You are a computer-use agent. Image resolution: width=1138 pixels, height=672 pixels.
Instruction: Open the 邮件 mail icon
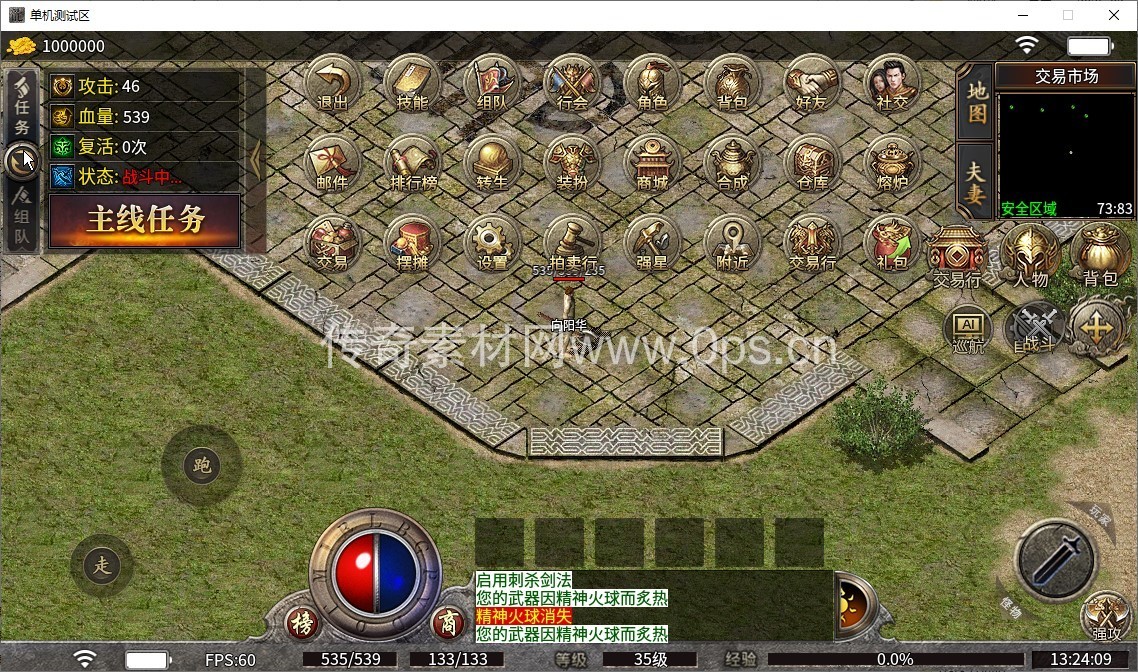[x=332, y=163]
